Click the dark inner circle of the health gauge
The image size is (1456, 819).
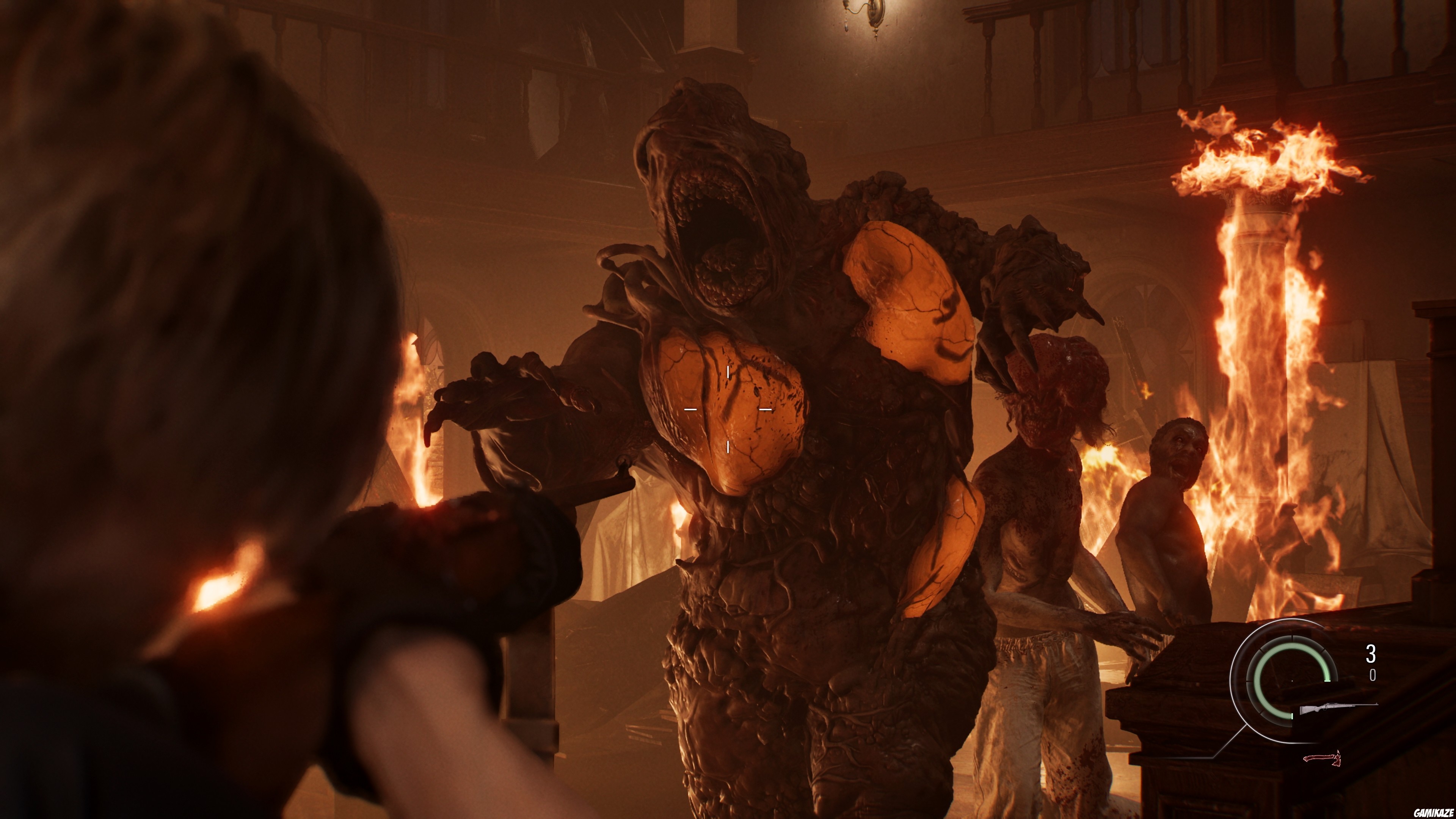[1291, 682]
